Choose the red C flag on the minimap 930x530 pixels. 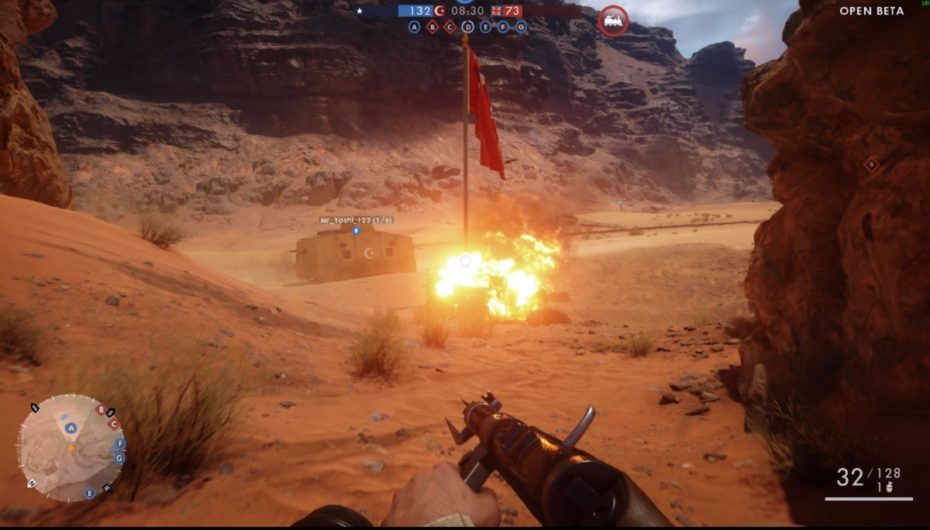click(x=113, y=425)
